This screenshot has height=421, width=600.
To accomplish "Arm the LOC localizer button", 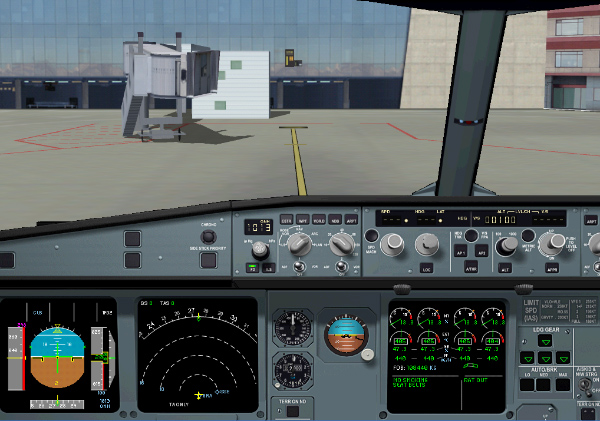I will point(428,270).
